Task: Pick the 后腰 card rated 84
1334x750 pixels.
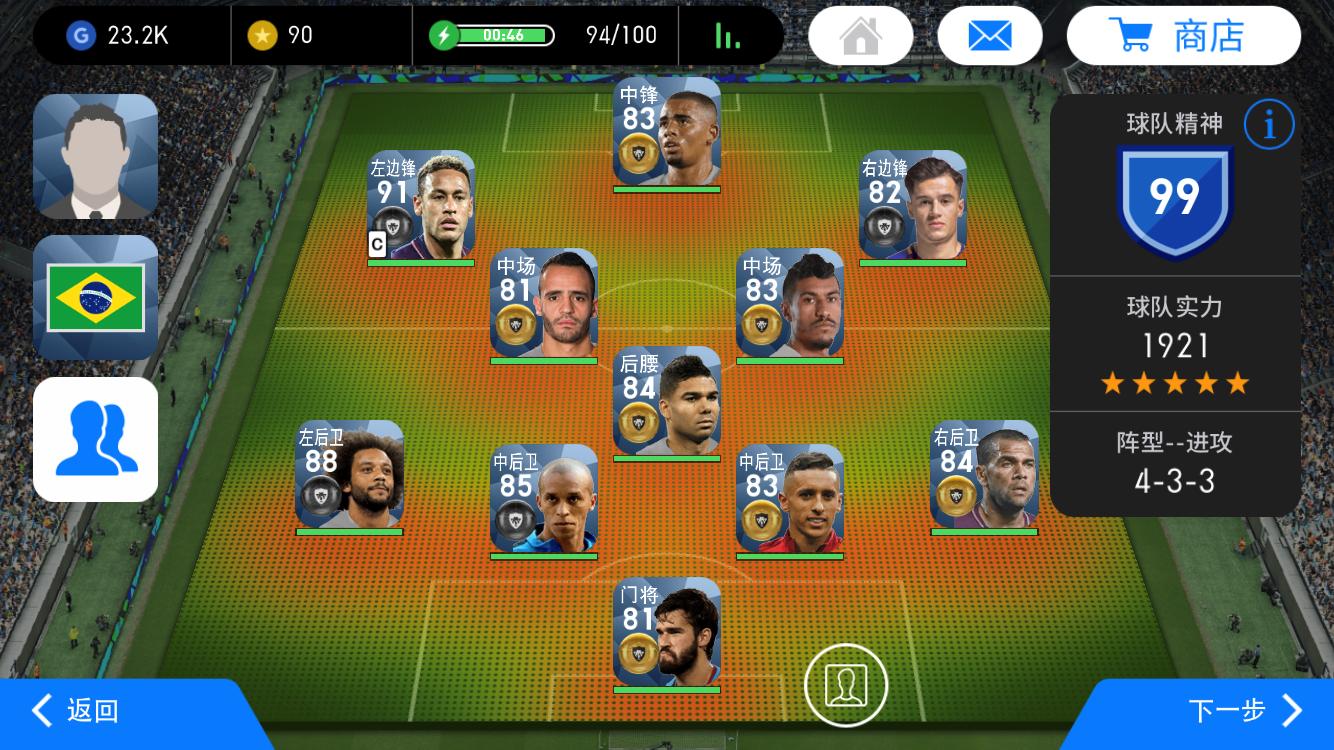Action: (667, 401)
